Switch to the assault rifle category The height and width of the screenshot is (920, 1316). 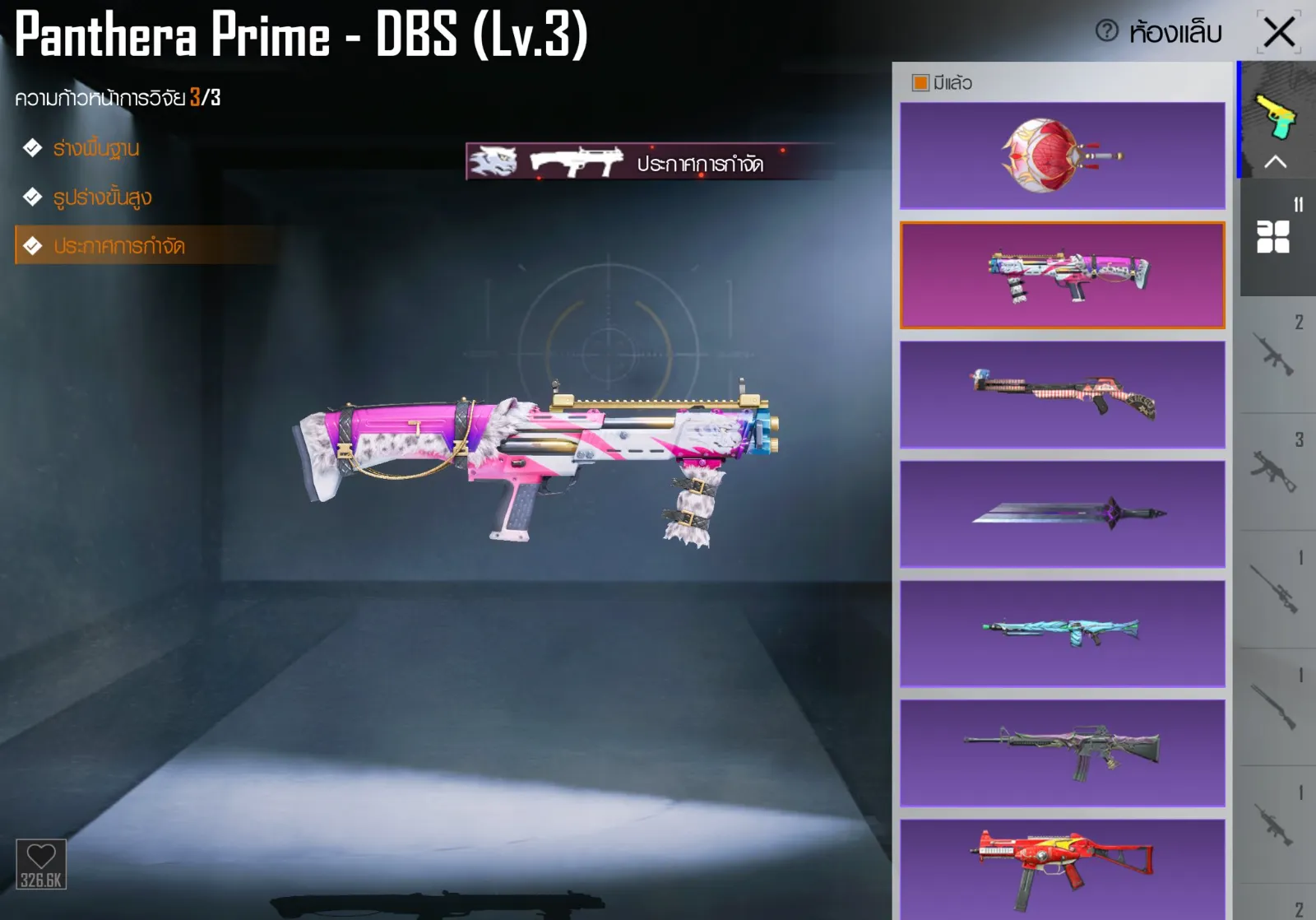(x=1273, y=355)
